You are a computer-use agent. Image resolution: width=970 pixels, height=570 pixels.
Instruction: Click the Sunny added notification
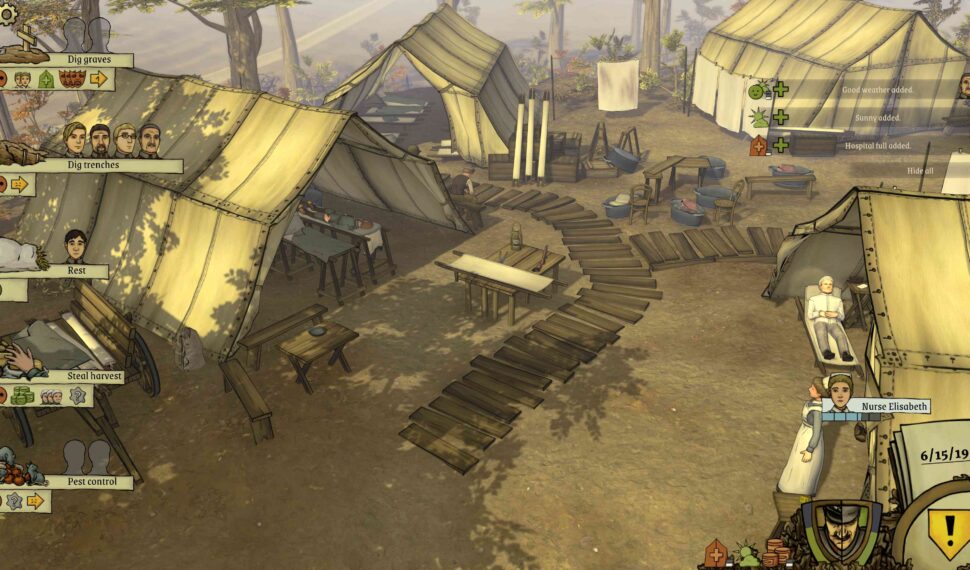(877, 118)
